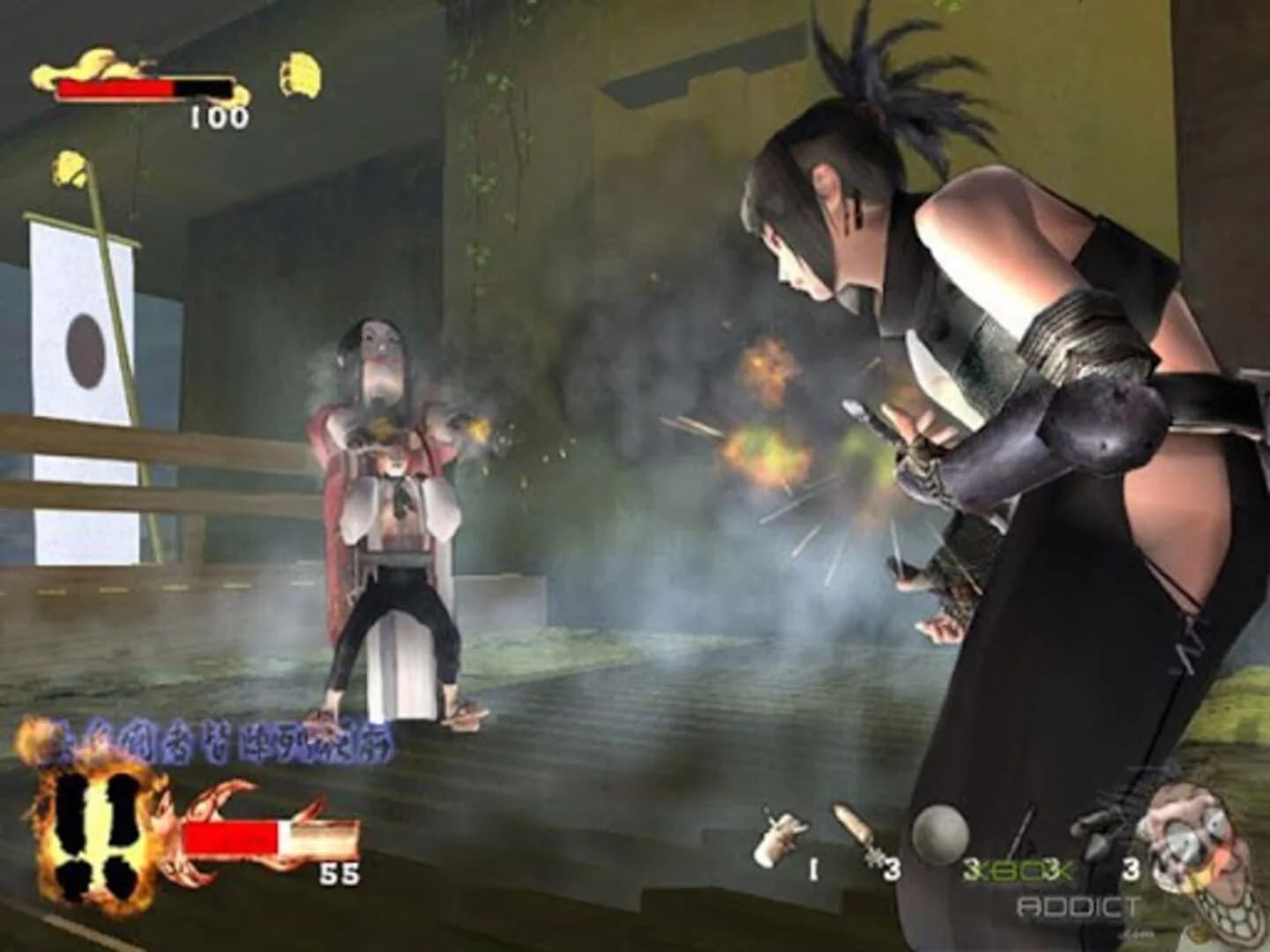Screen dimensions: 1270x952
Task: Select the 100 health counter
Action: tap(218, 115)
